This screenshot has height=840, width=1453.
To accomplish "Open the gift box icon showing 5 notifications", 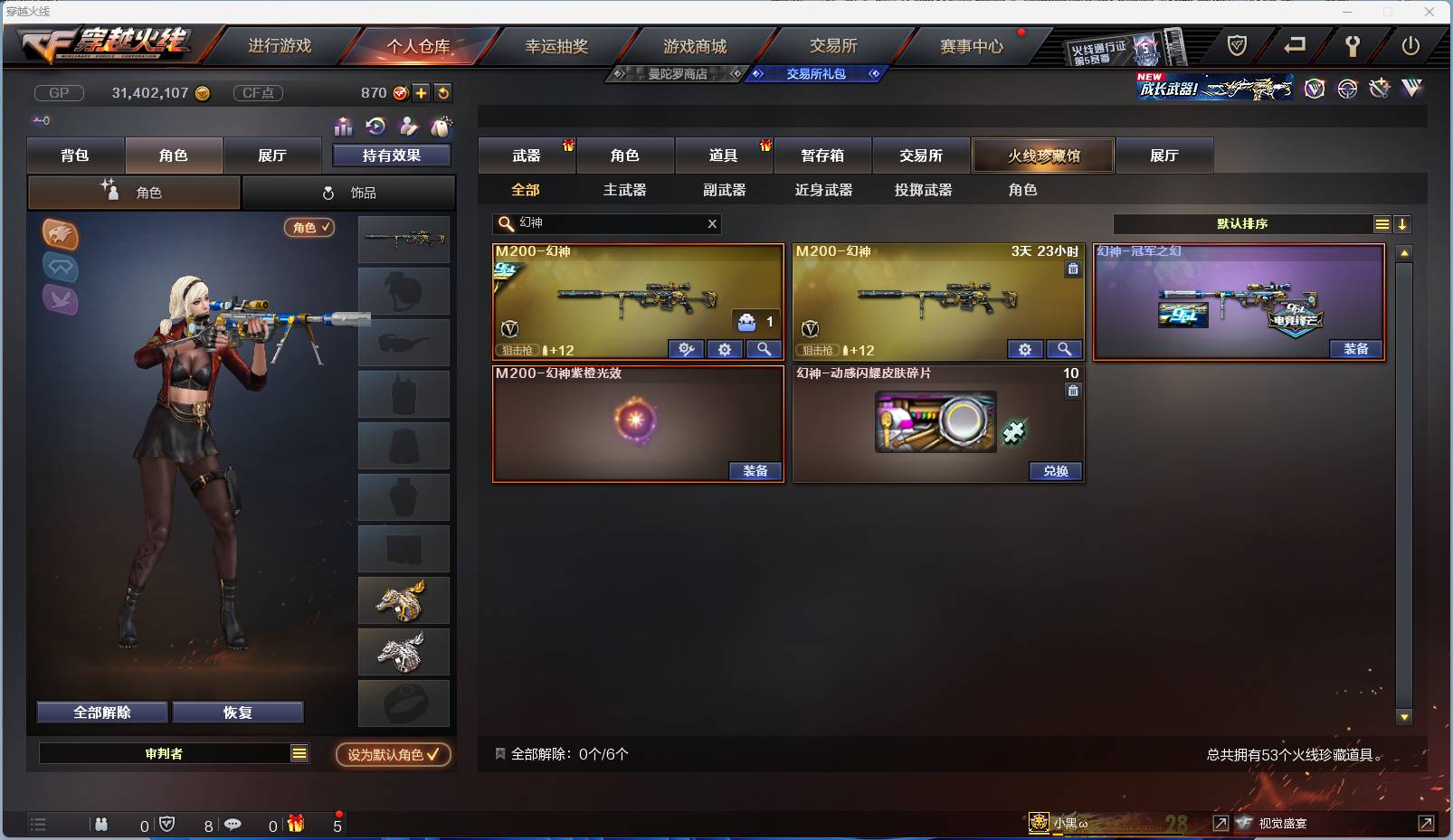I will tap(295, 824).
